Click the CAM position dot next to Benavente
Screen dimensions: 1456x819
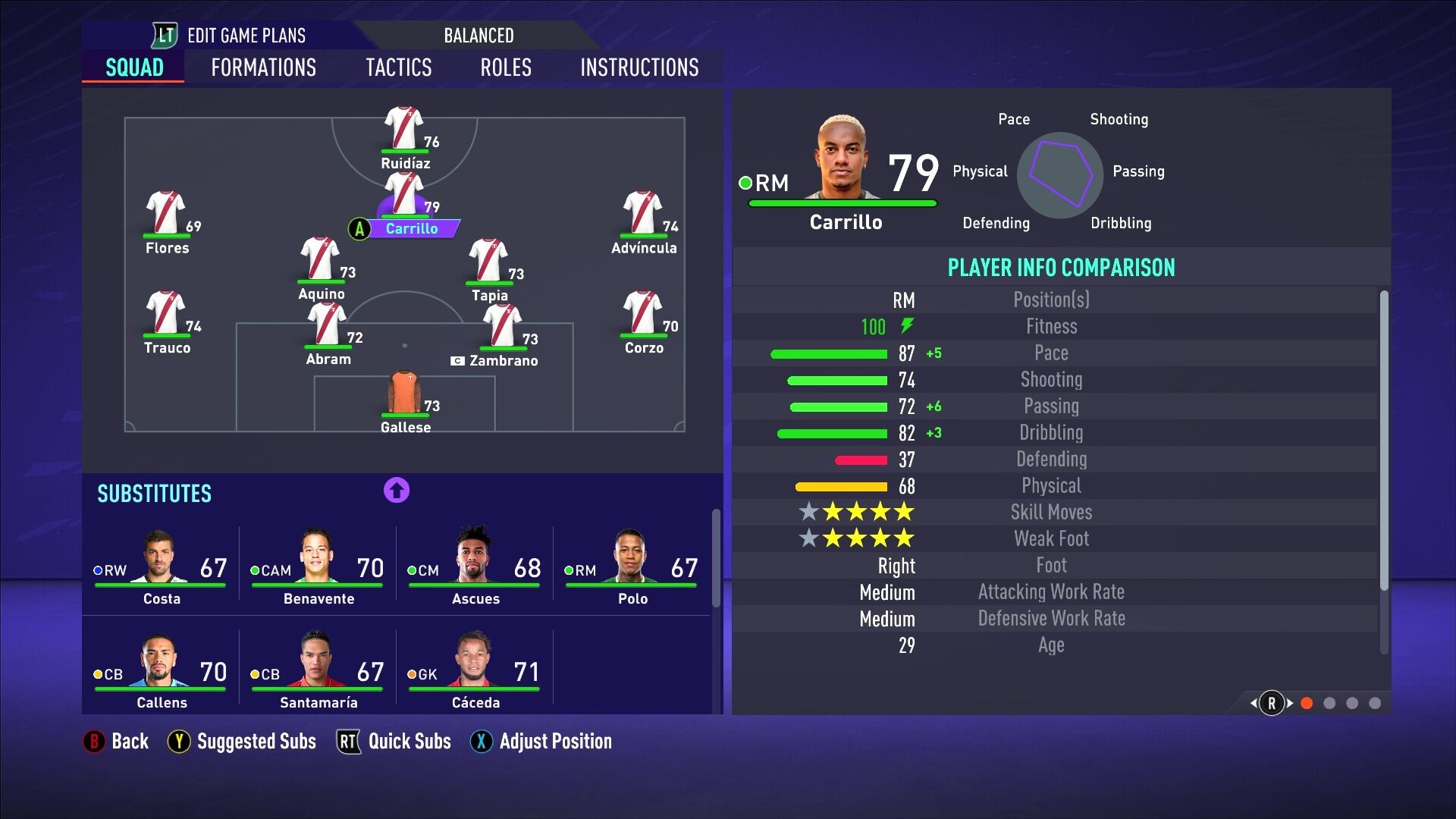254,569
